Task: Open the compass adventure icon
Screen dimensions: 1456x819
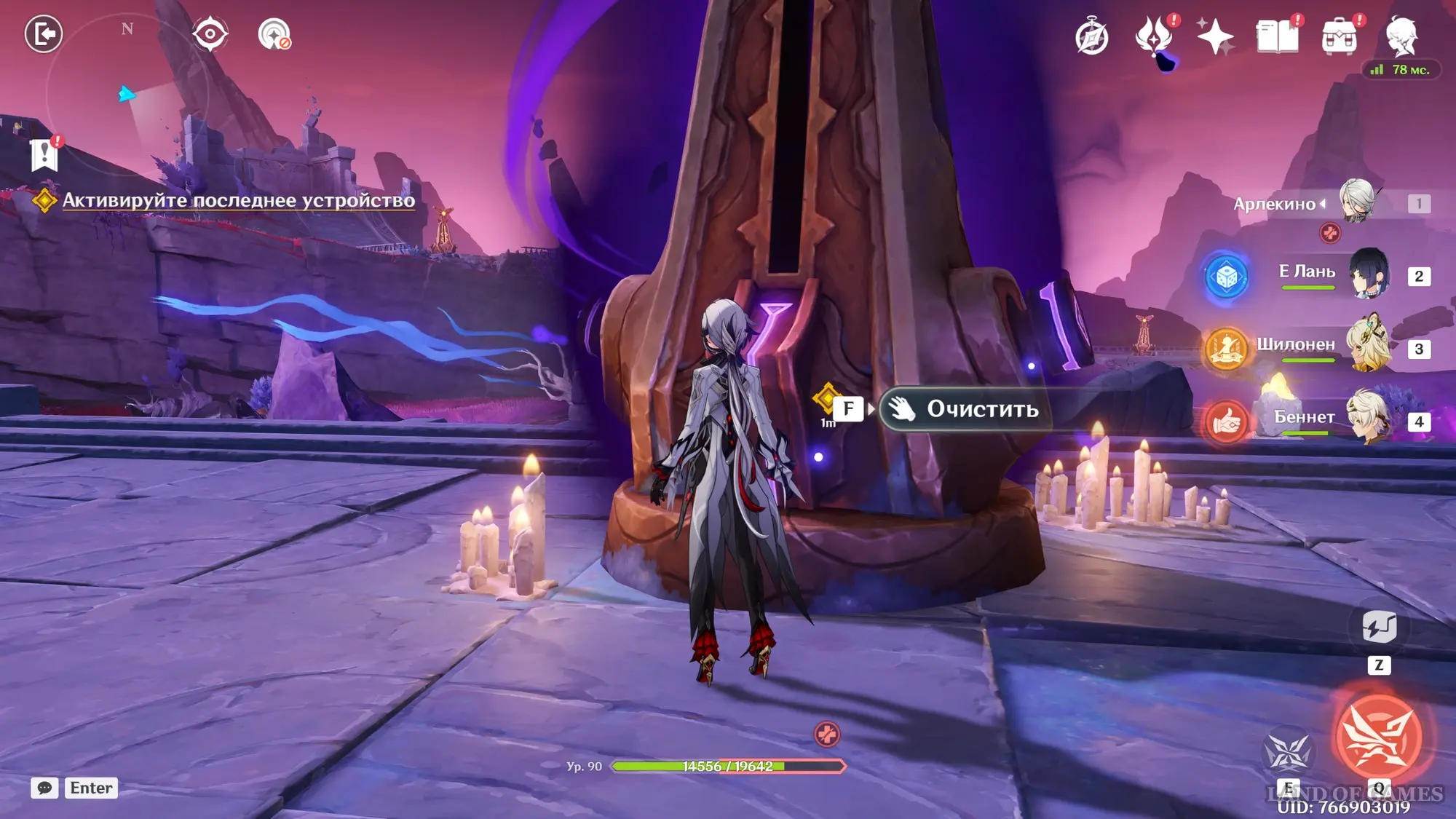Action: click(x=1091, y=37)
